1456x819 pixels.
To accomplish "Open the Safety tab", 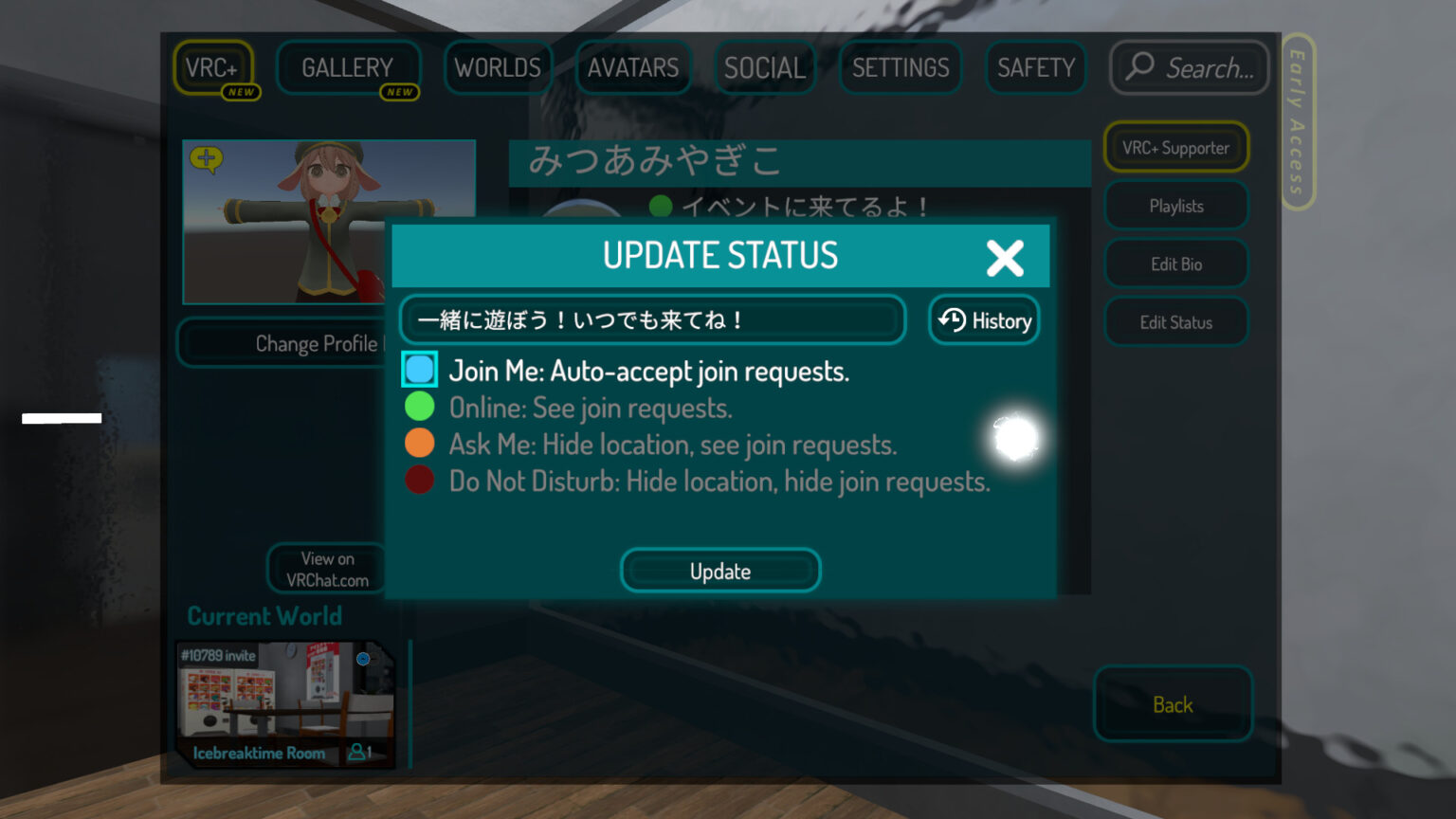I will pyautogui.click(x=1035, y=67).
